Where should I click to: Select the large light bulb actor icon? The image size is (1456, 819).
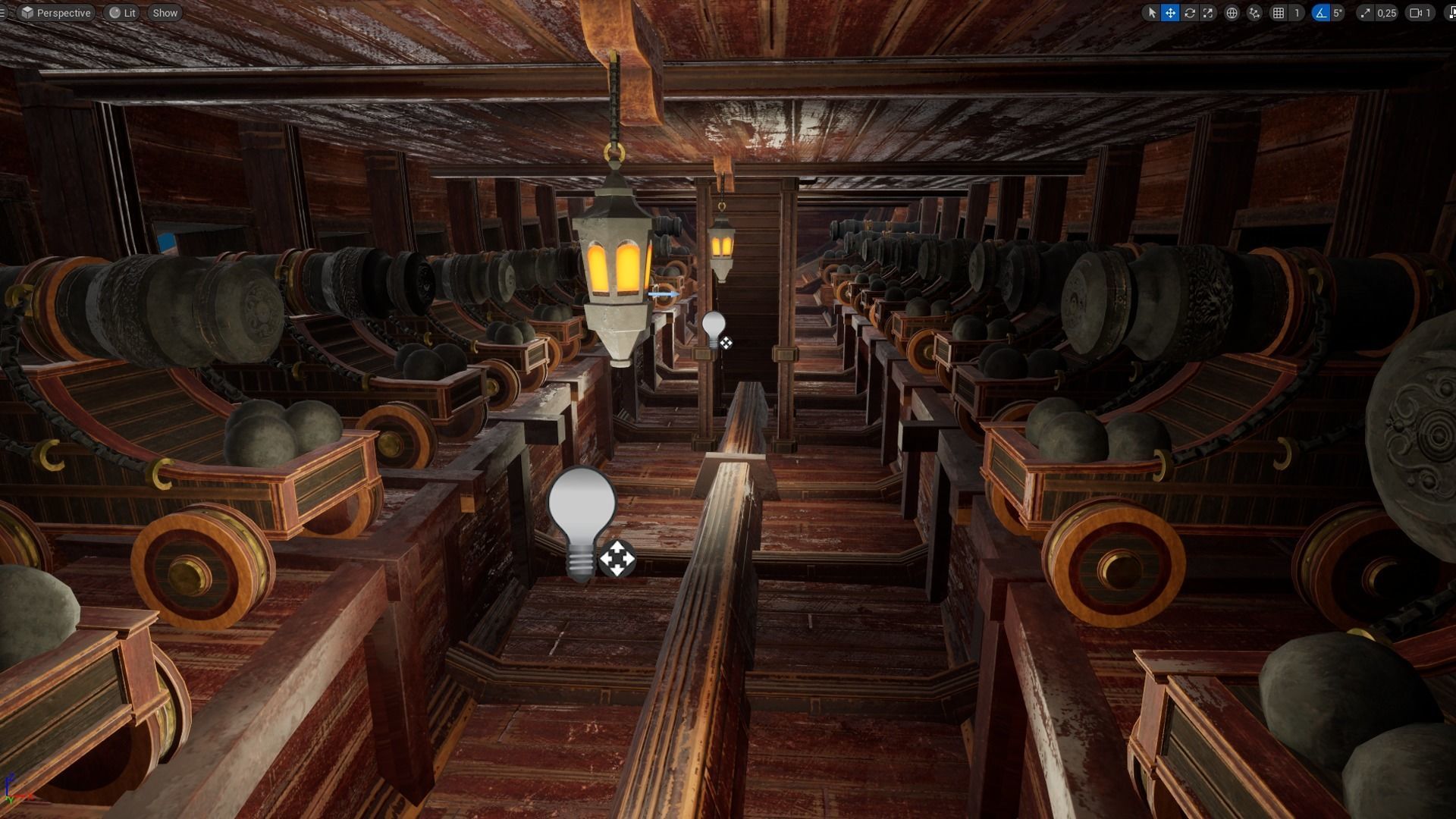point(582,519)
